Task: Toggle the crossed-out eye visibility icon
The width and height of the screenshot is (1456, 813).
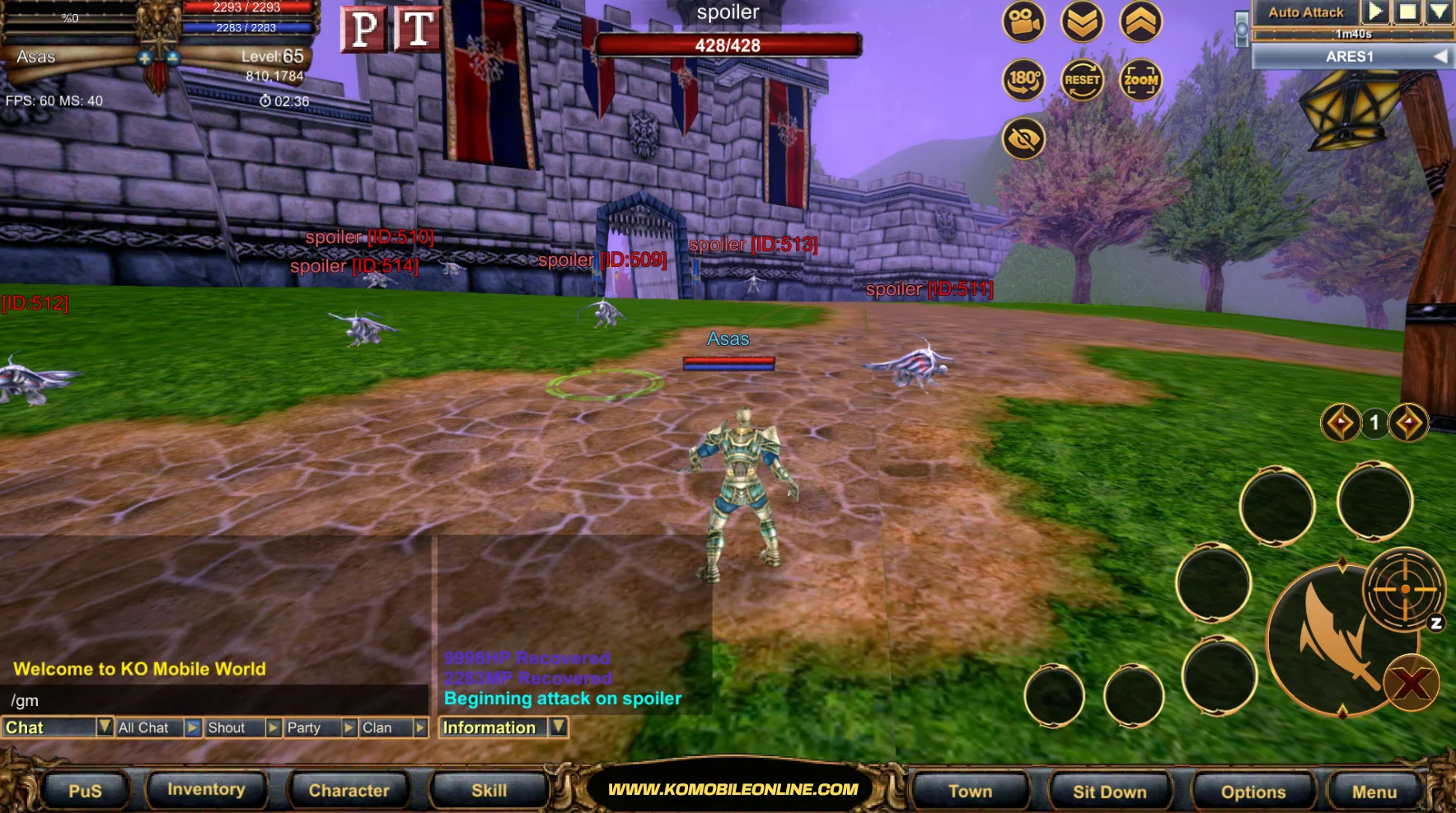Action: point(1023,138)
